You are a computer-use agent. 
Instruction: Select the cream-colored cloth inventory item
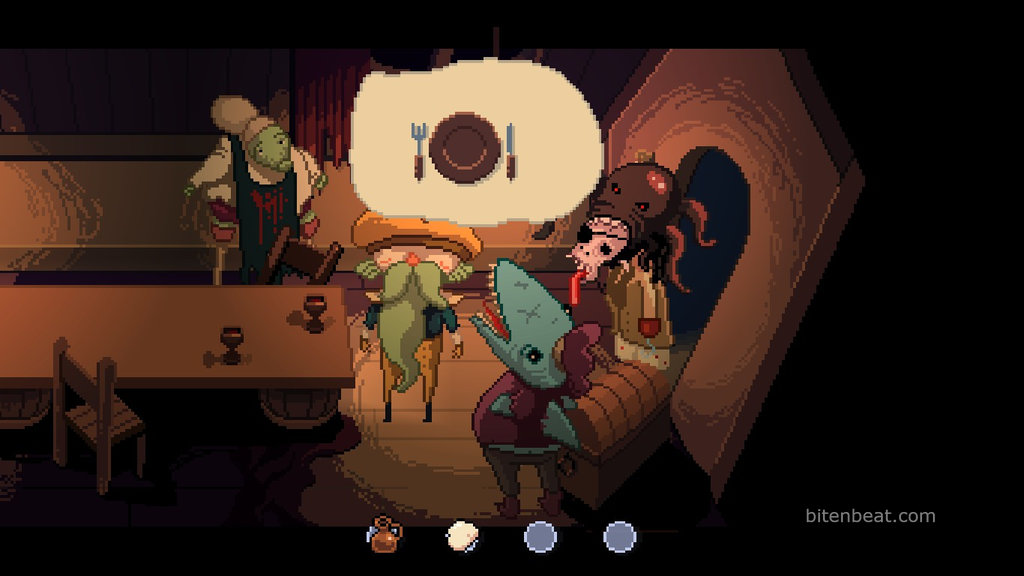pyautogui.click(x=461, y=536)
